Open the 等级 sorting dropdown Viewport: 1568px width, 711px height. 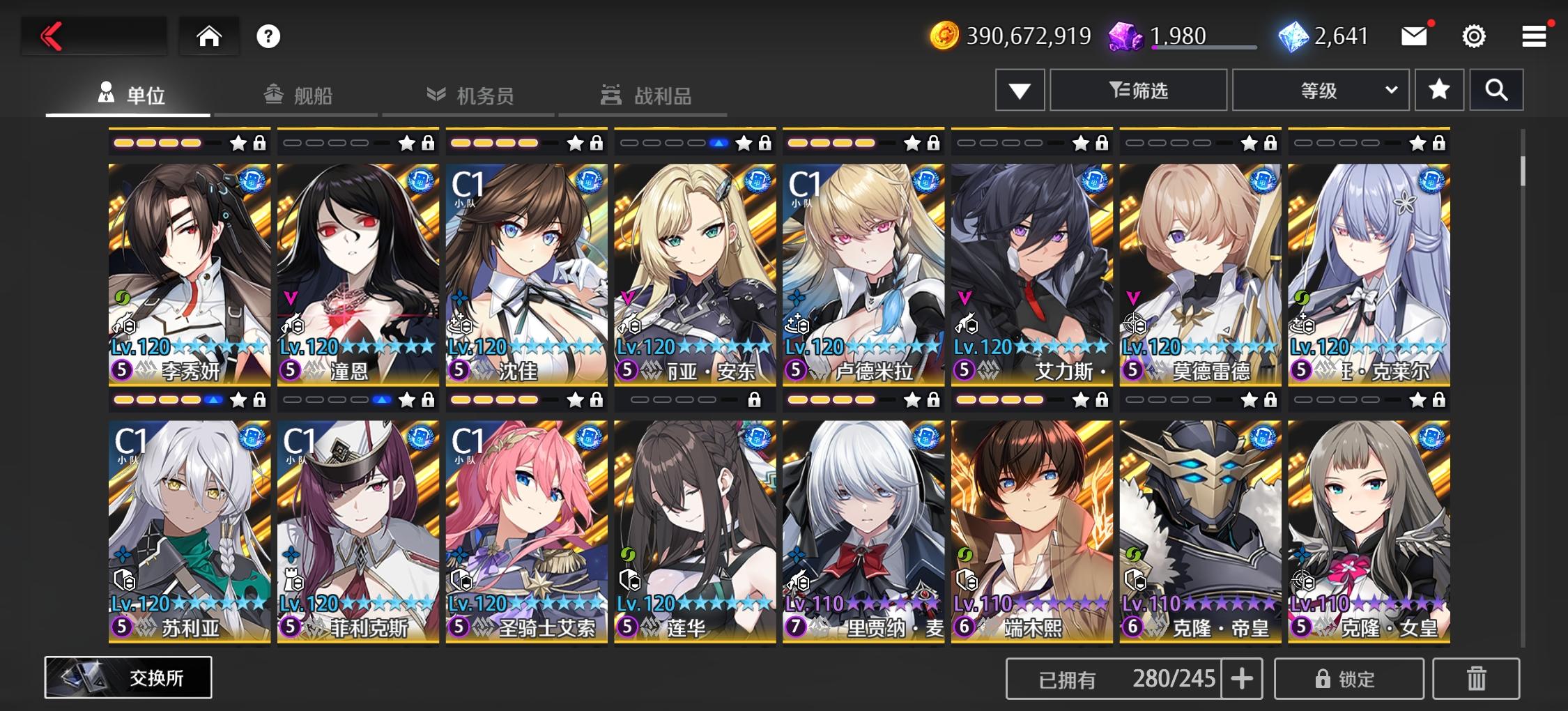(1321, 90)
